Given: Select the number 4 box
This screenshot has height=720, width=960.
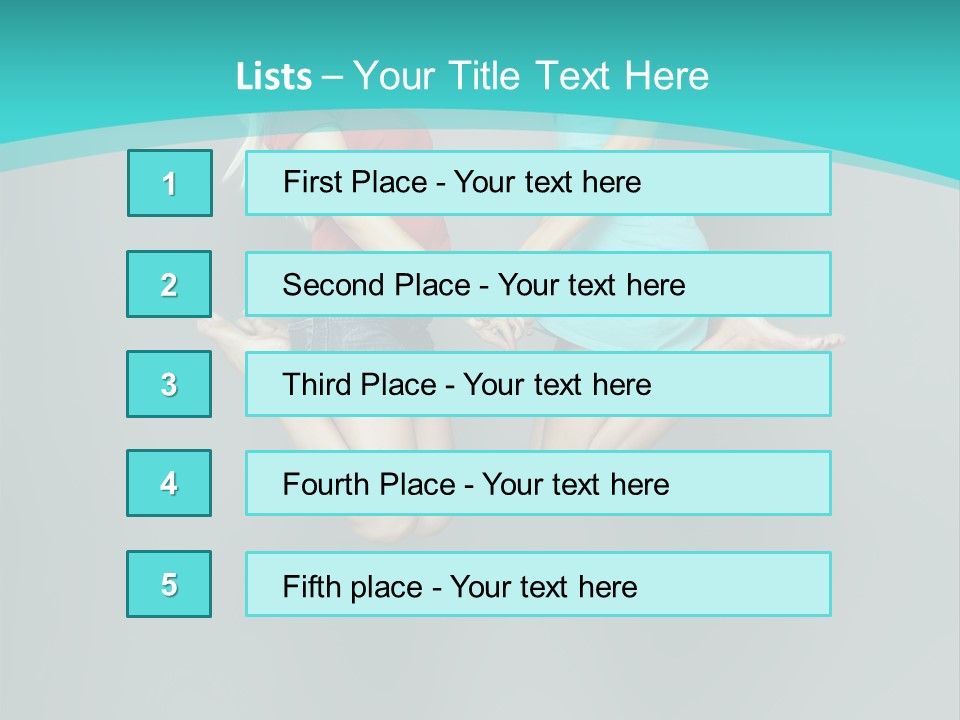Looking at the screenshot, I should pos(169,483).
